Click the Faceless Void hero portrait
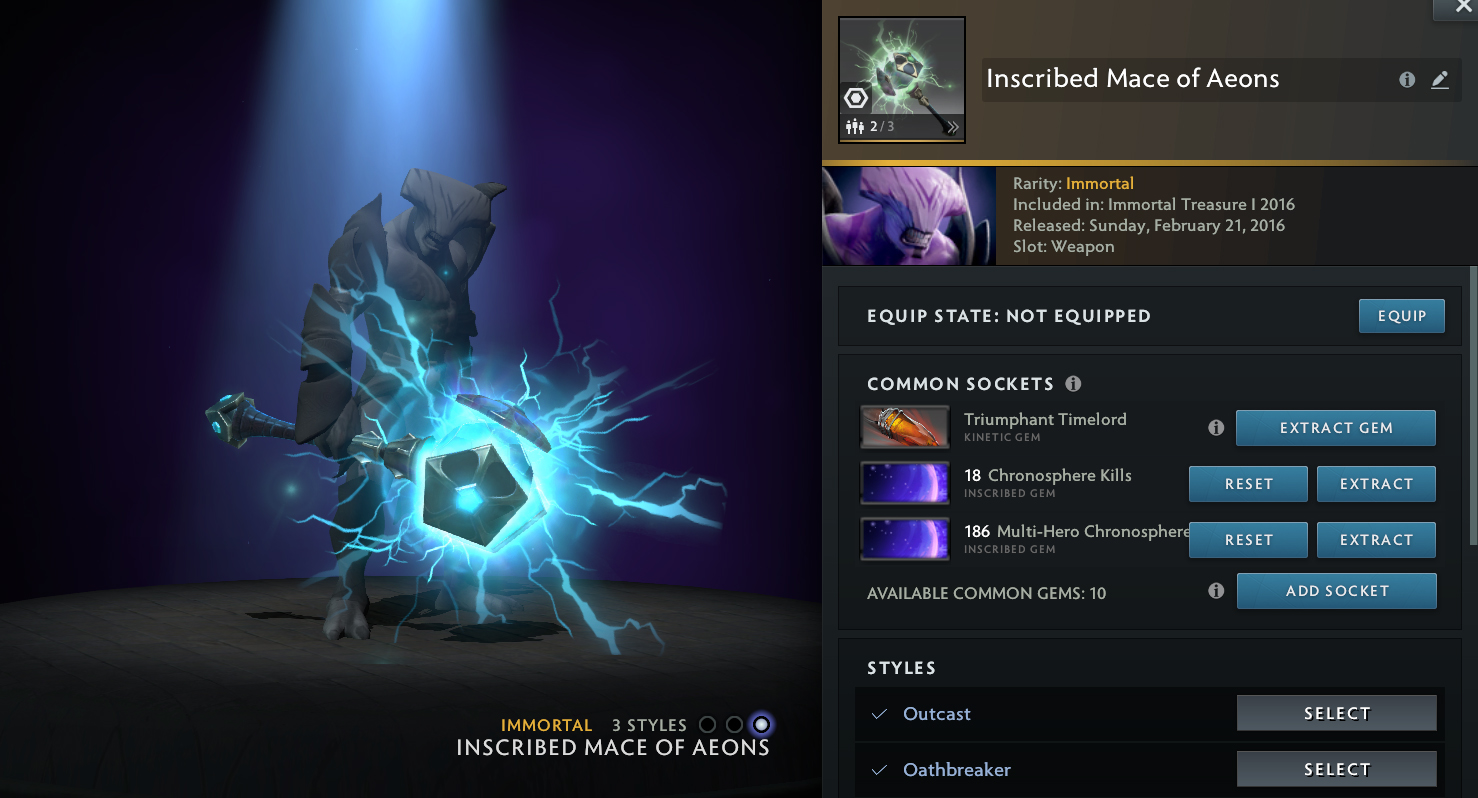The height and width of the screenshot is (798, 1478). [909, 216]
